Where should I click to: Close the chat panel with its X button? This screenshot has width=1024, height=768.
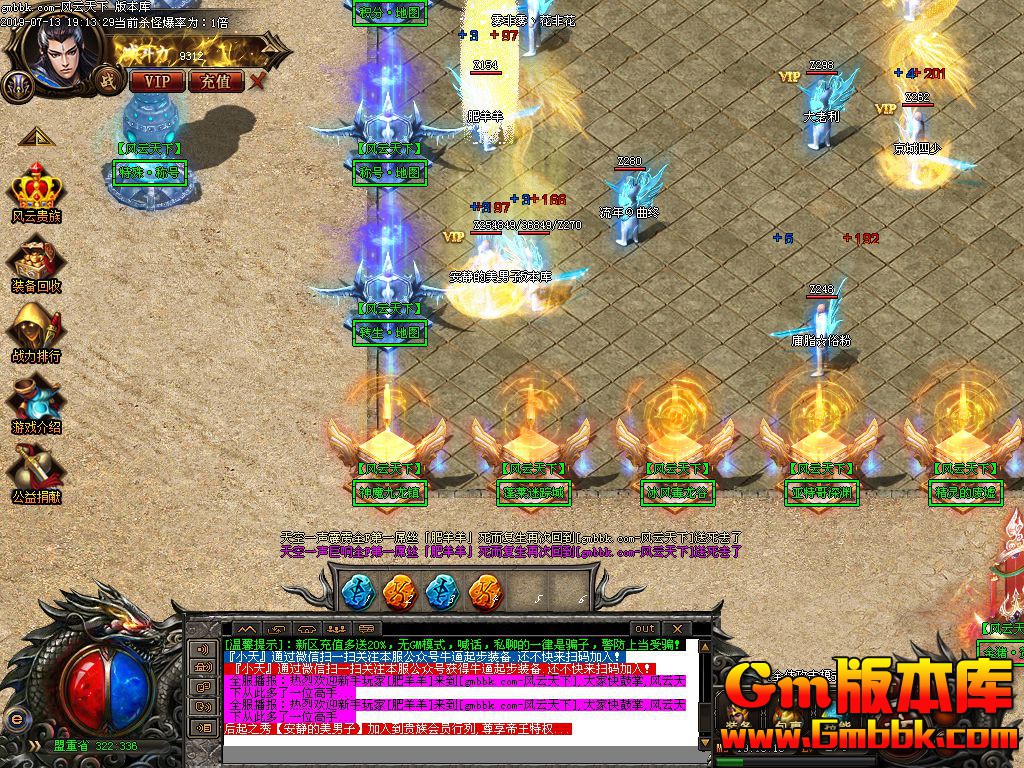tap(675, 629)
